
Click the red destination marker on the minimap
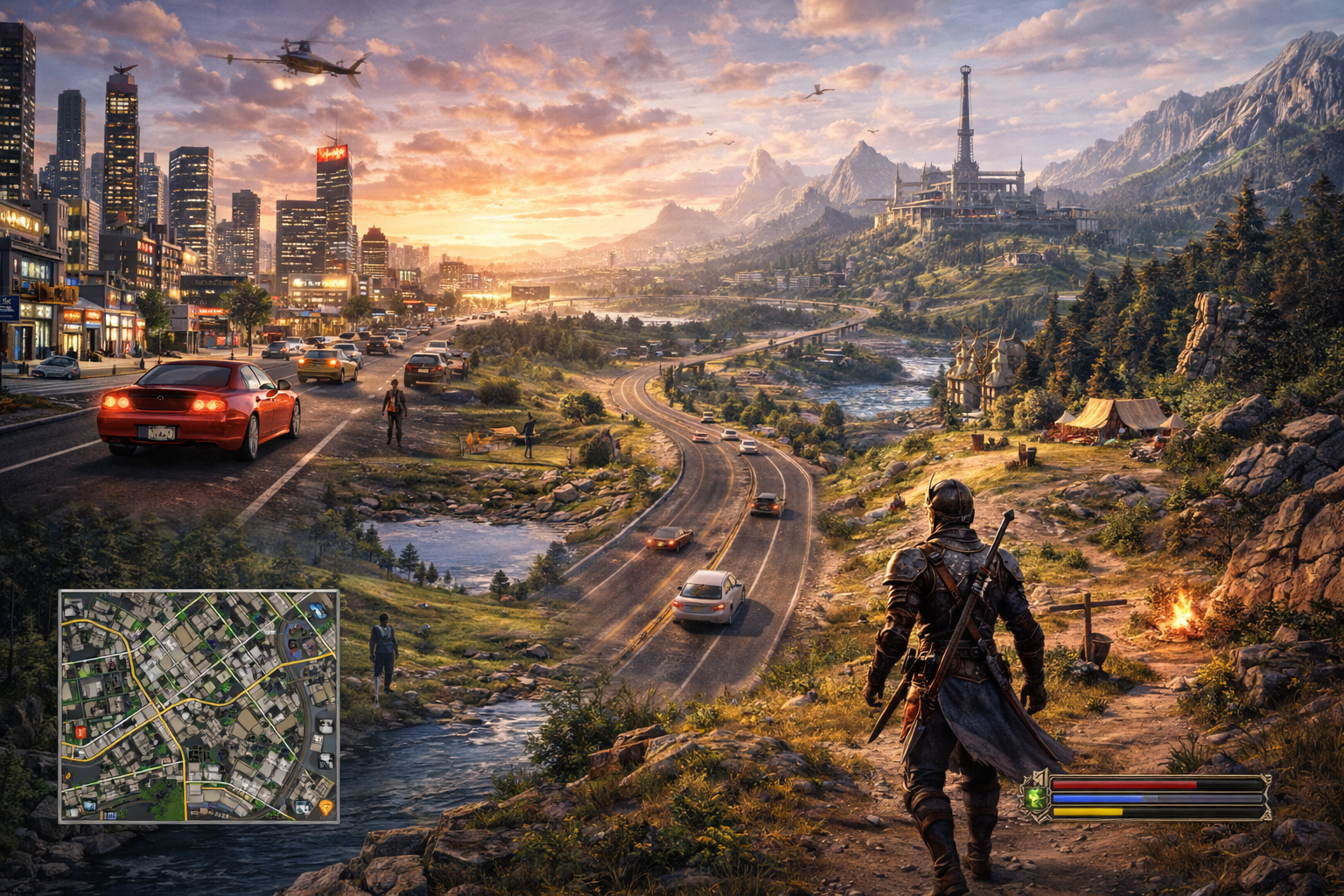pos(80,731)
